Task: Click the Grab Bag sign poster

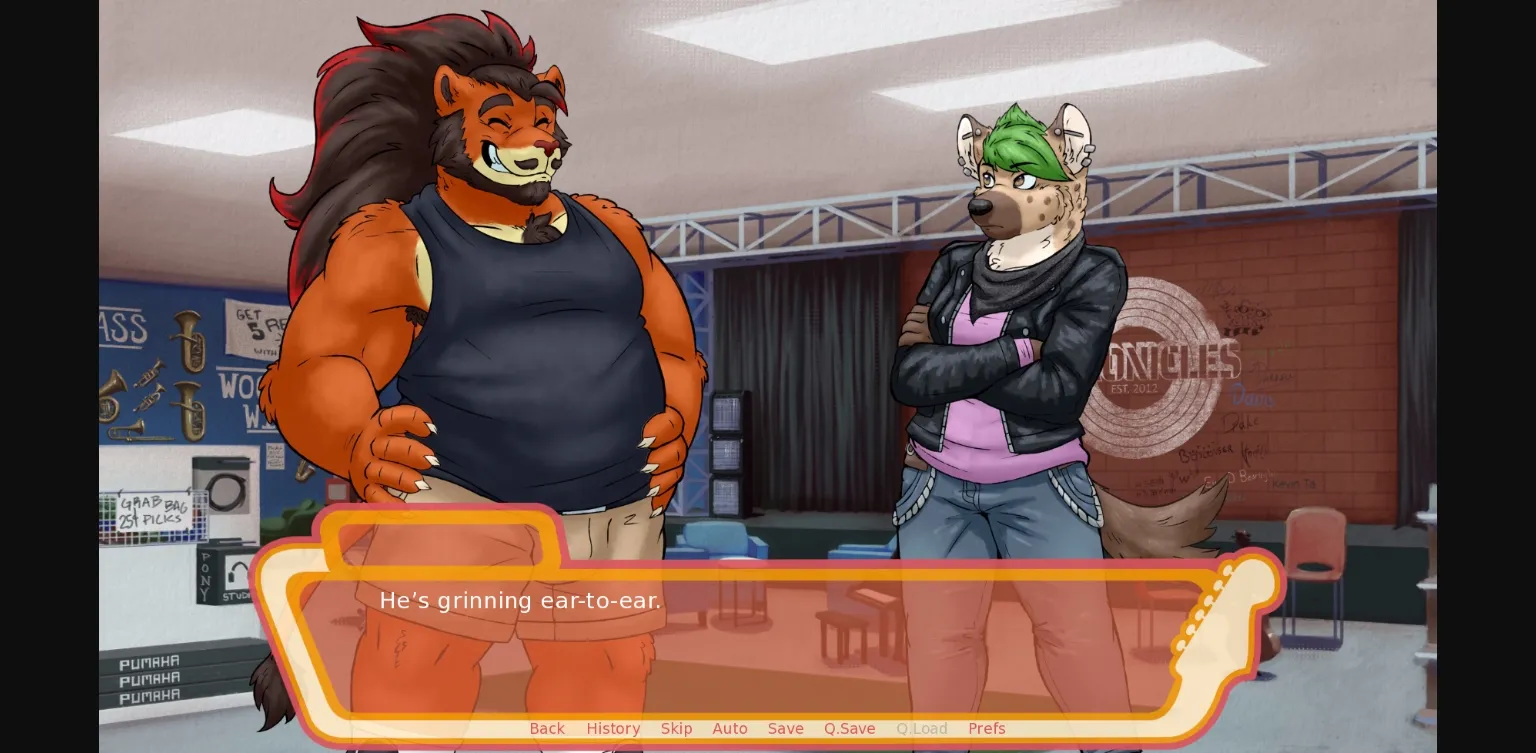Action: (x=152, y=512)
